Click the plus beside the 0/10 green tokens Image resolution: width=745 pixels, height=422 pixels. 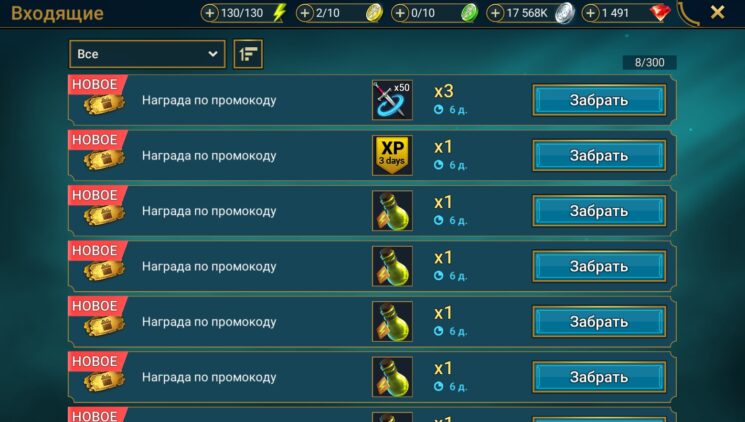[400, 13]
